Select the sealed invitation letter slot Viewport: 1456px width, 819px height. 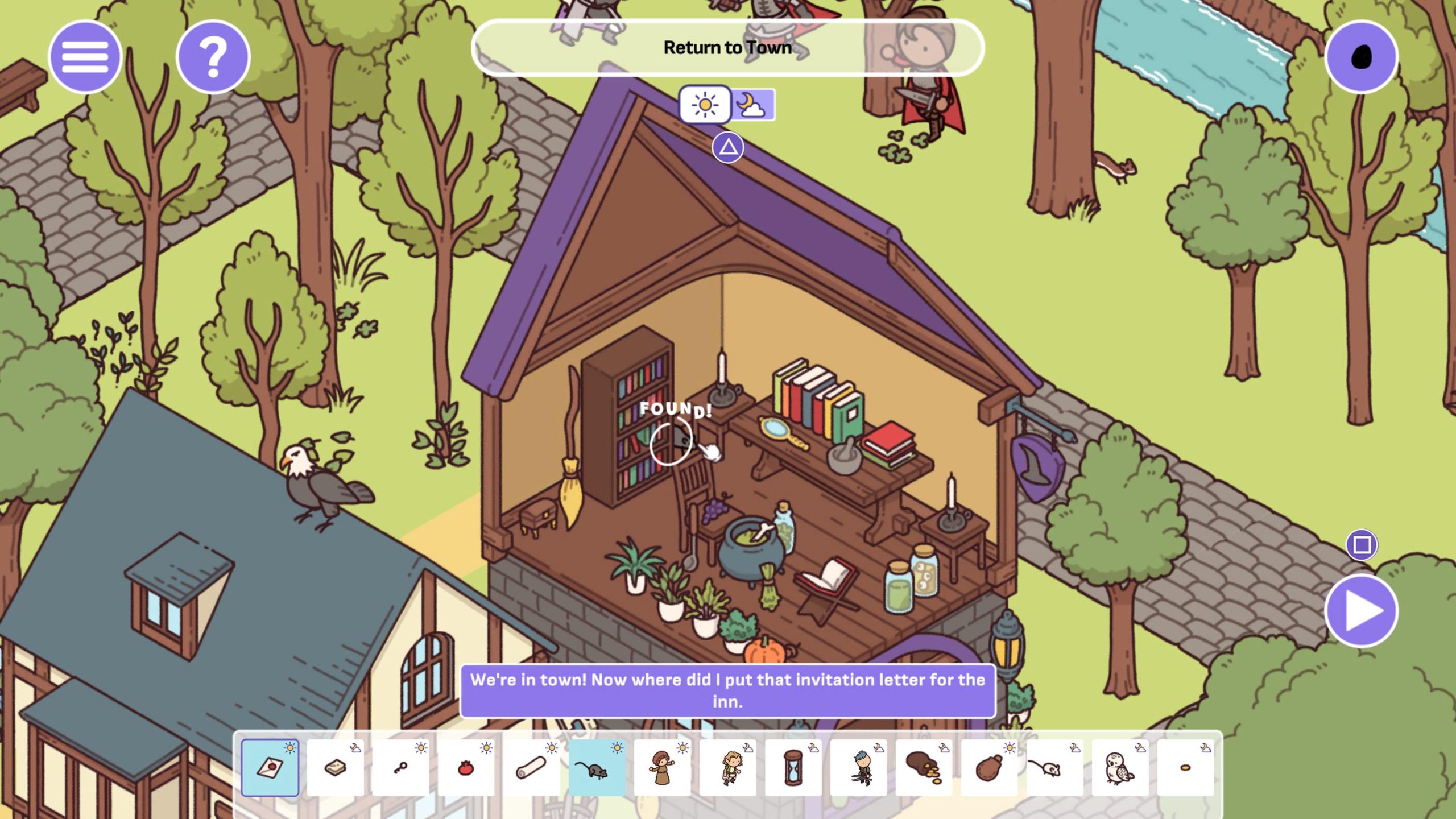point(270,768)
